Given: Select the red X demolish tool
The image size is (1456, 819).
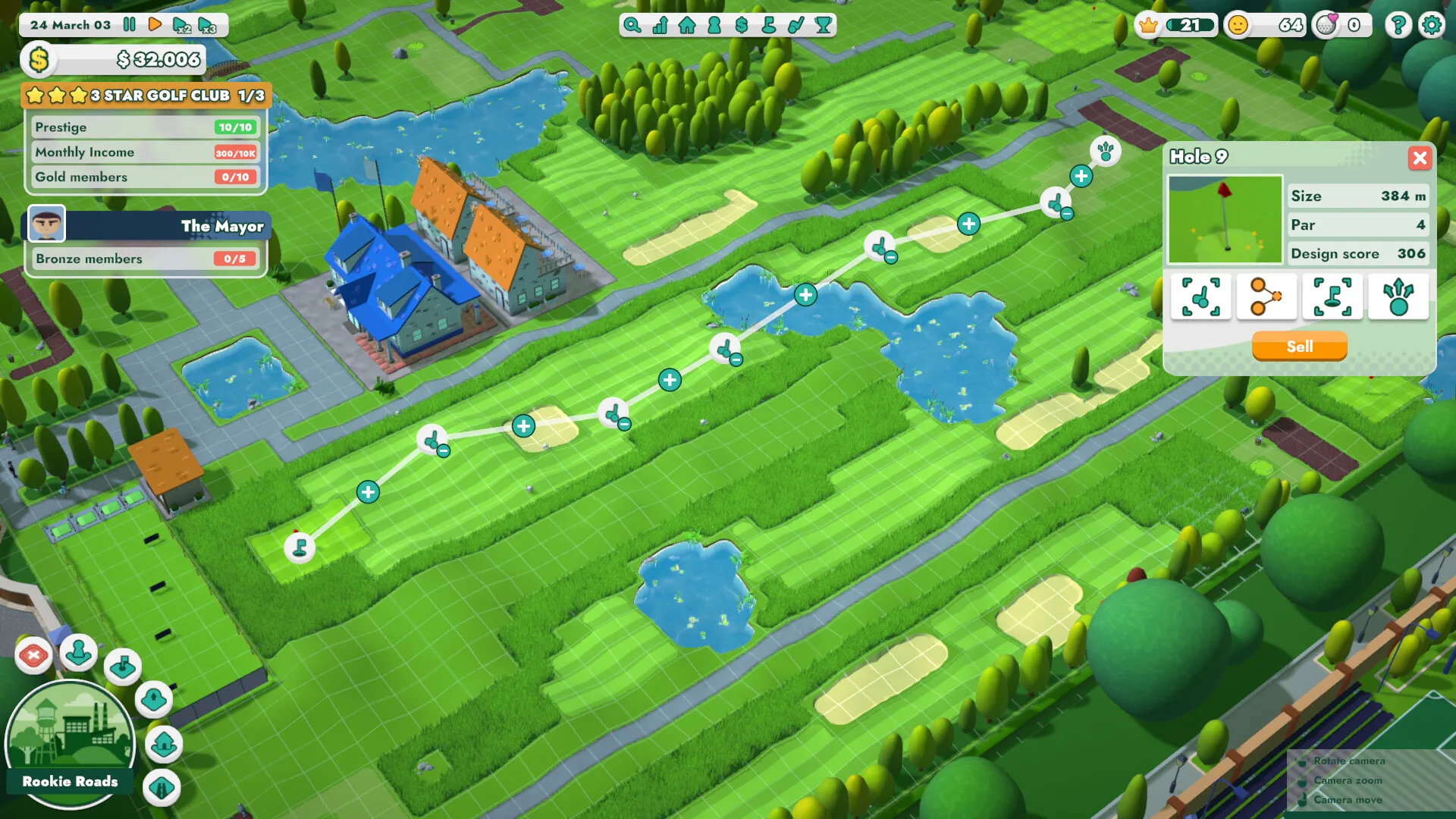Looking at the screenshot, I should point(33,652).
